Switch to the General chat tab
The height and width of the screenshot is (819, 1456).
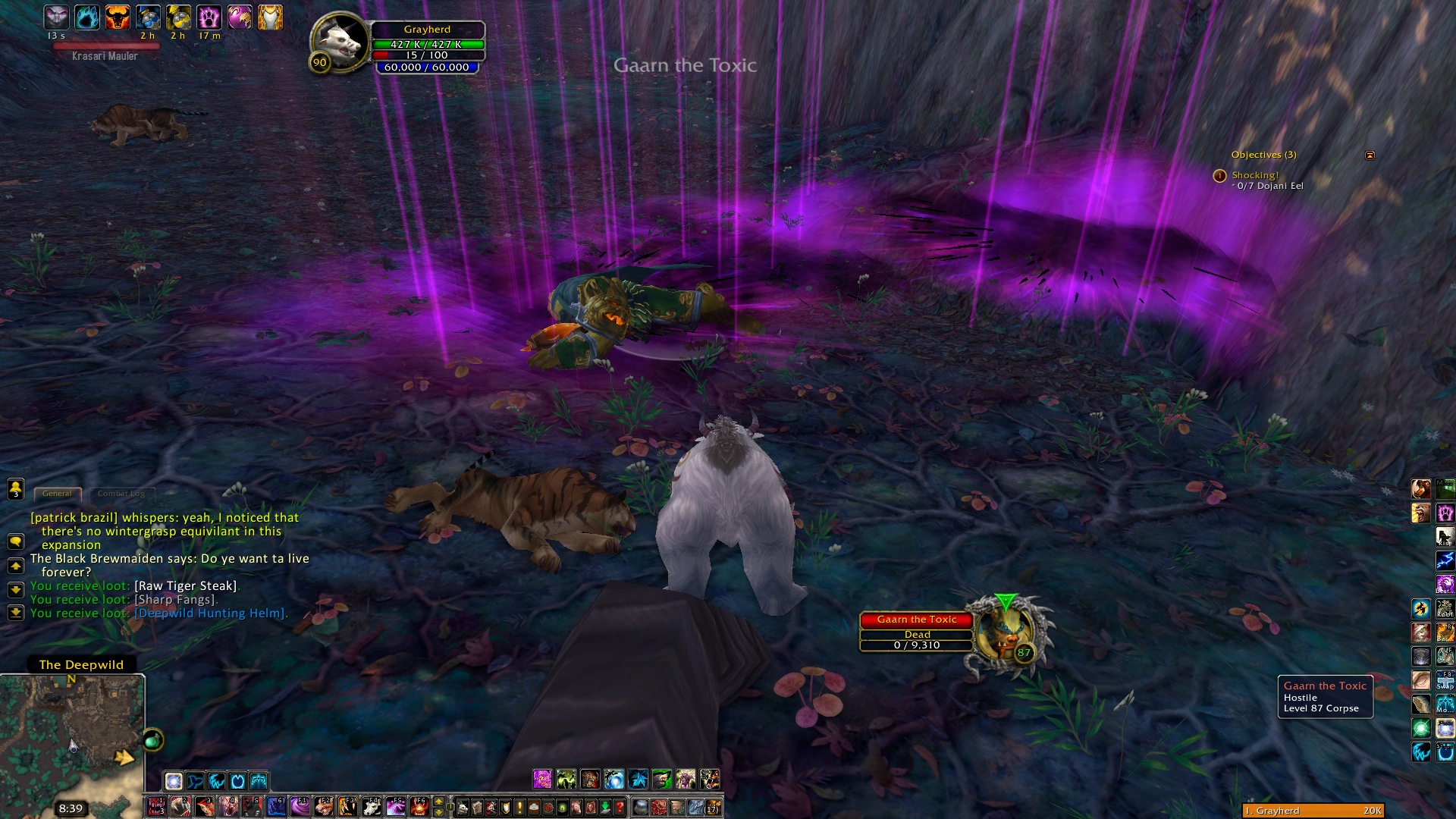[57, 494]
